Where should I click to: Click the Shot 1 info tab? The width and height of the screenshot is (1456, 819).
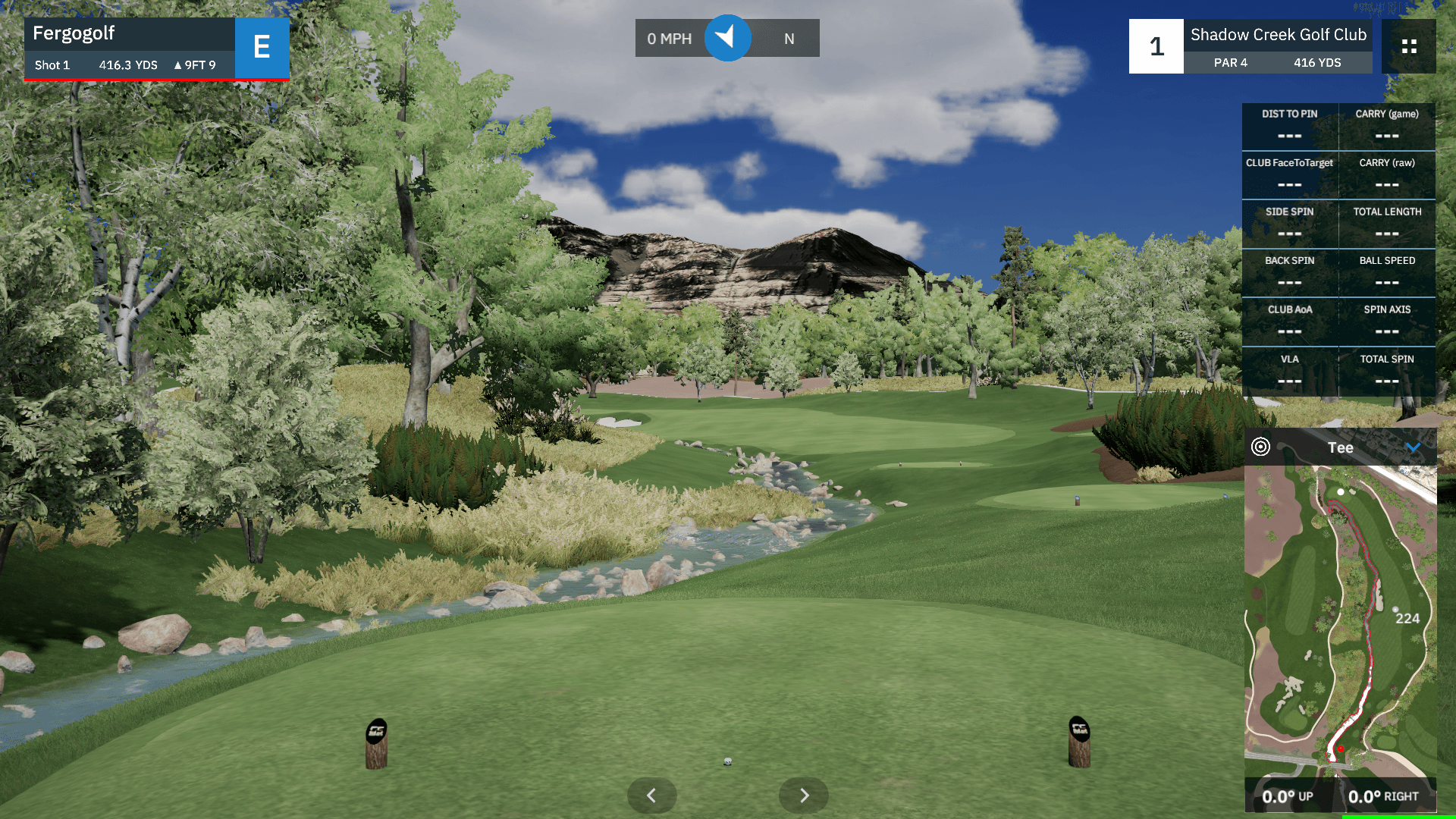click(x=52, y=65)
